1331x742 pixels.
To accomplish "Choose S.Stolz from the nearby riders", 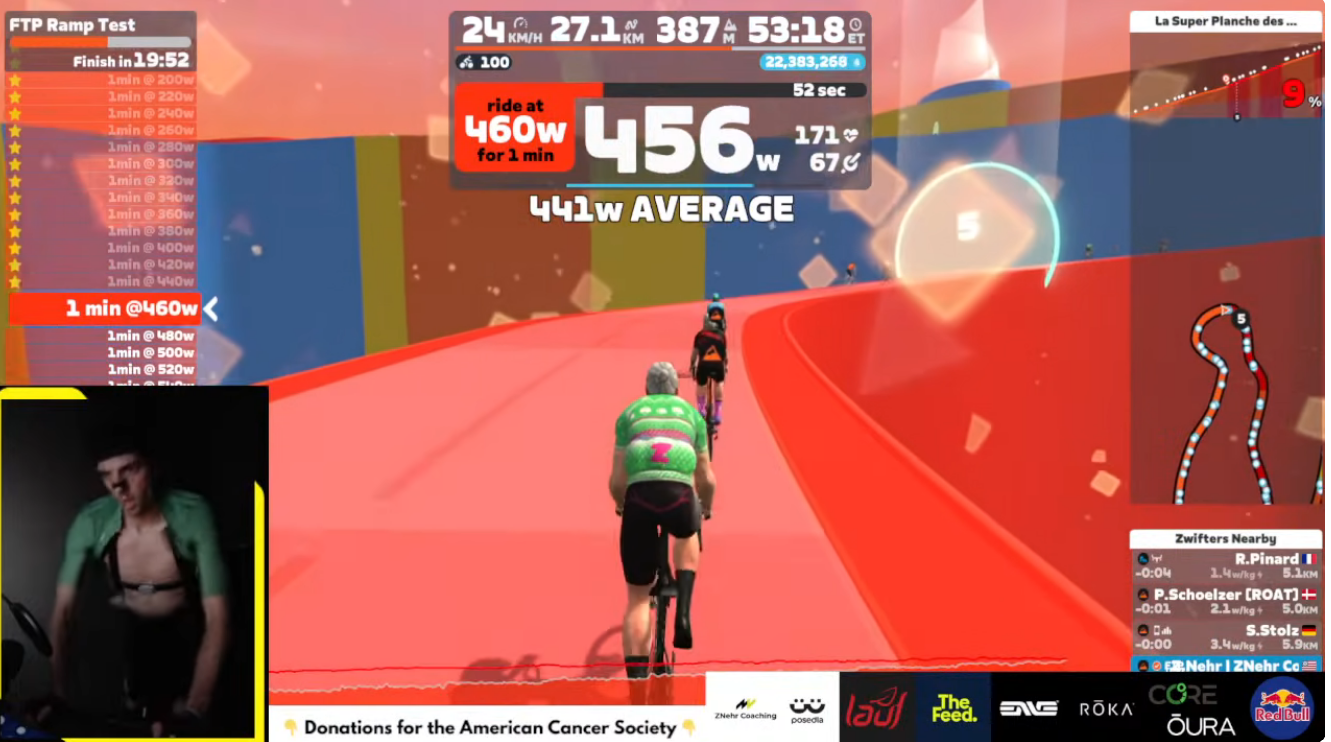I will (x=1226, y=637).
